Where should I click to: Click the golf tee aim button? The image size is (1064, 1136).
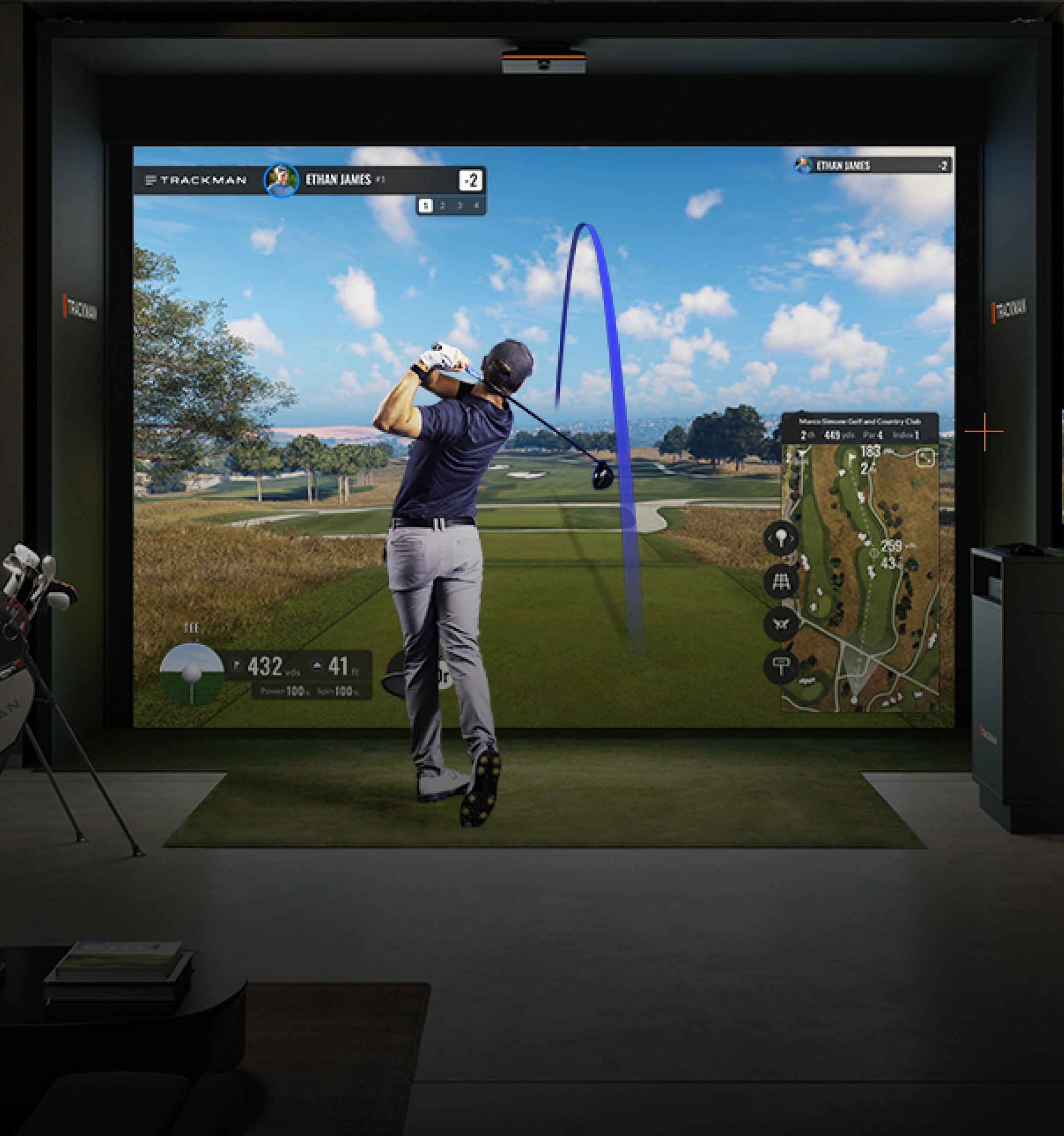pos(780,538)
